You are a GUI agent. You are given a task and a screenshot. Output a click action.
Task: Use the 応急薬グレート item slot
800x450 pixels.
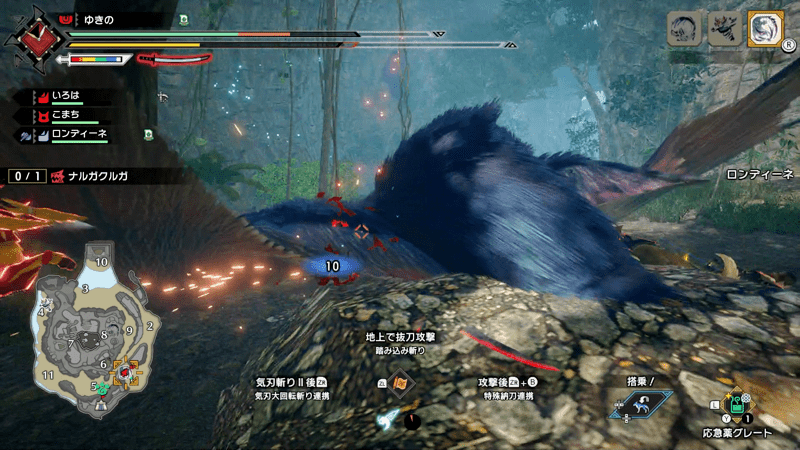coord(738,405)
